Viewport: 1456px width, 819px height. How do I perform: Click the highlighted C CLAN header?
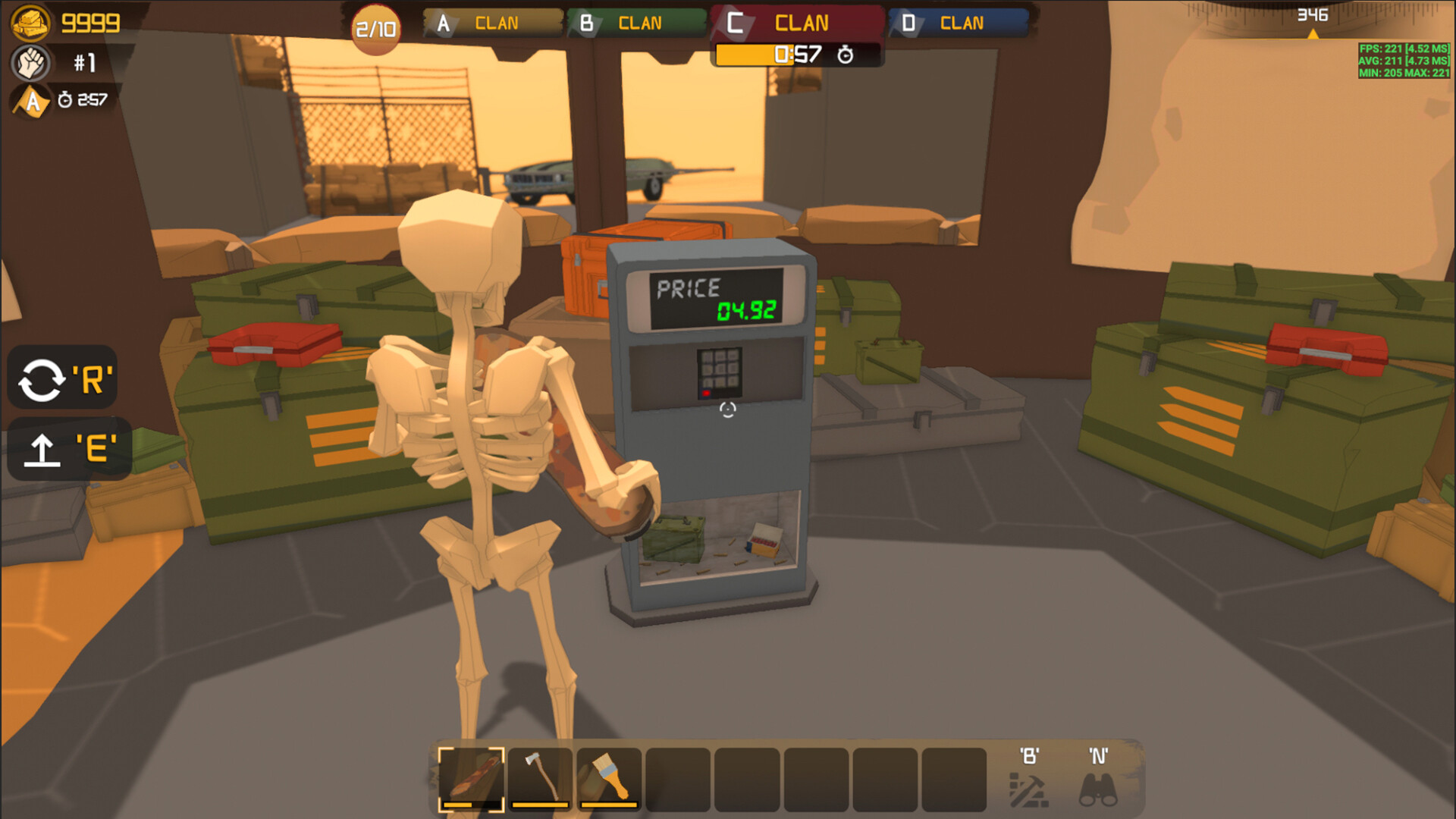[x=795, y=23]
